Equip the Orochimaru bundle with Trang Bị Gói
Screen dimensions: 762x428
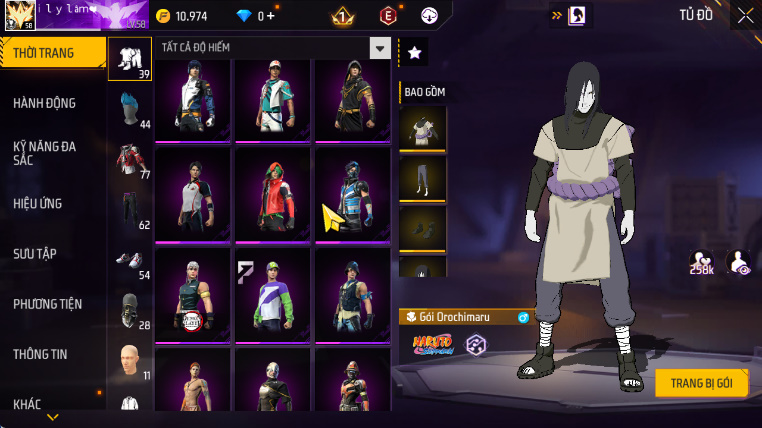point(702,383)
